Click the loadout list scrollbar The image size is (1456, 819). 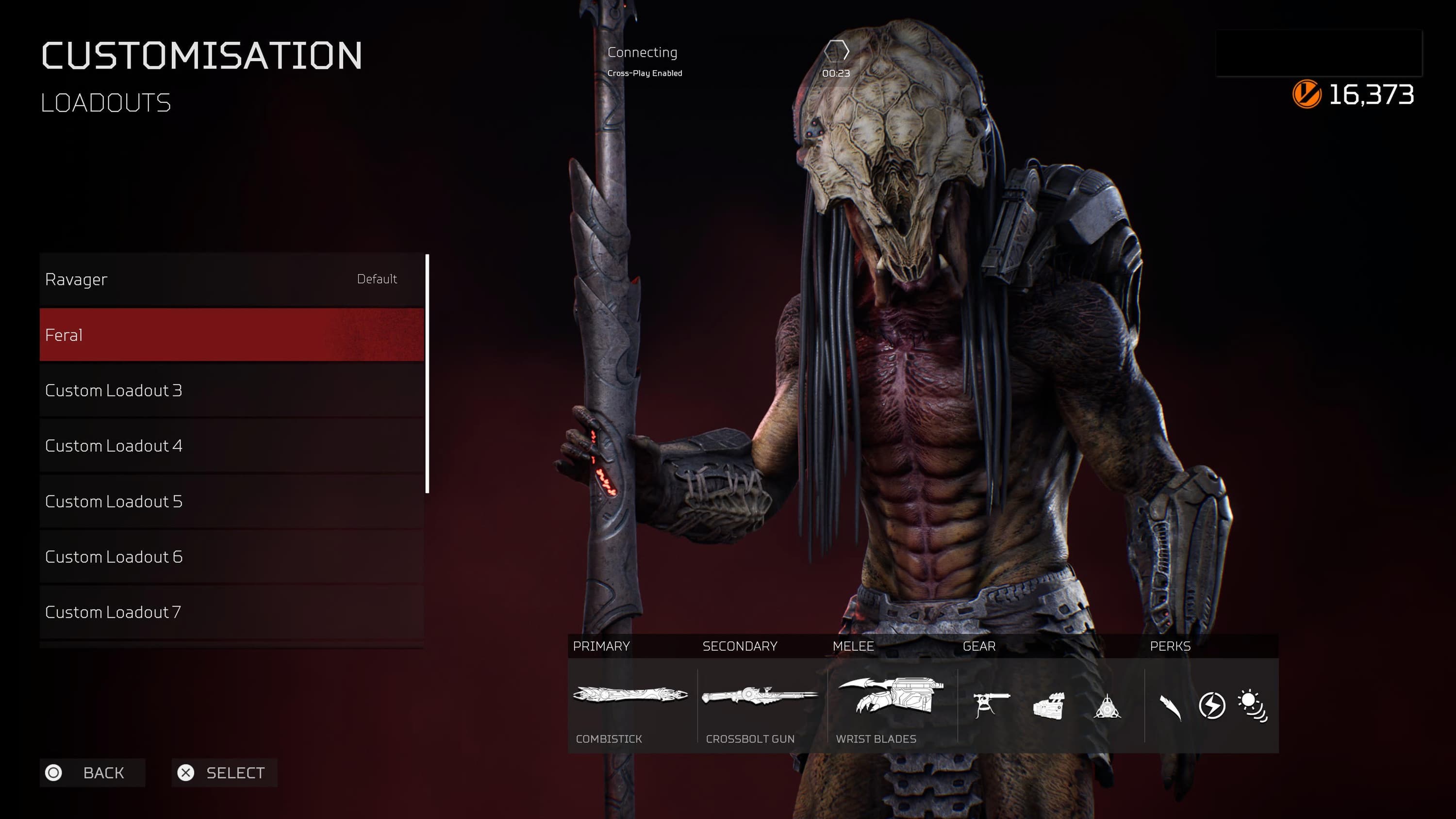click(x=427, y=374)
